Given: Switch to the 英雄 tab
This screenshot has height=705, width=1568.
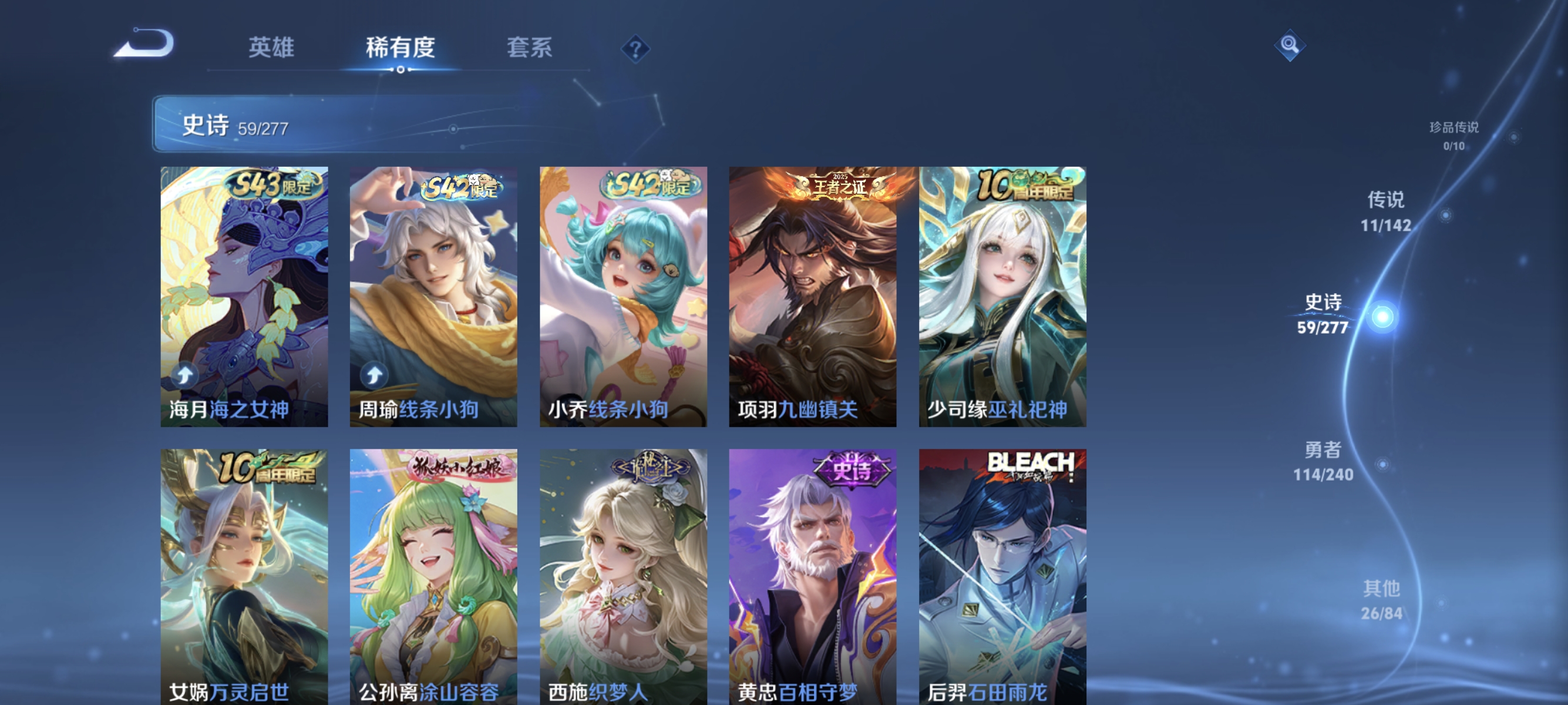Looking at the screenshot, I should (271, 49).
